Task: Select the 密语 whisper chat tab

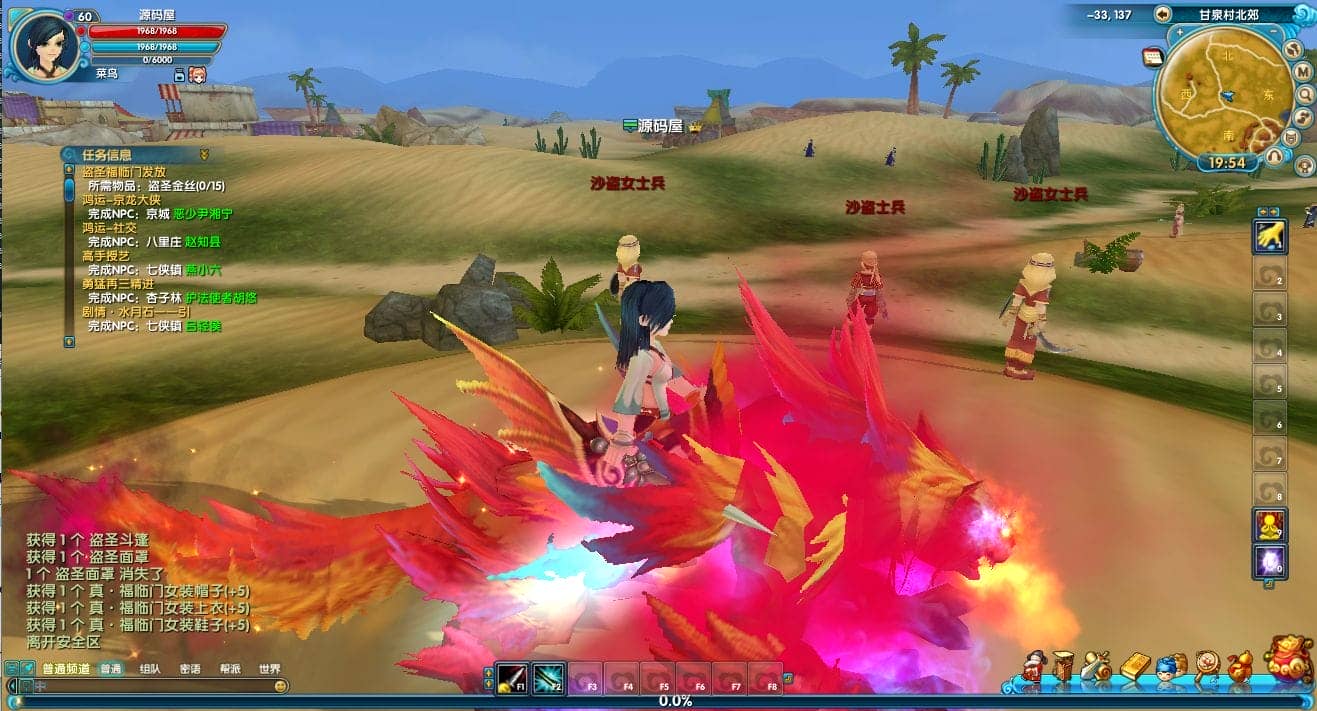Action: 190,669
